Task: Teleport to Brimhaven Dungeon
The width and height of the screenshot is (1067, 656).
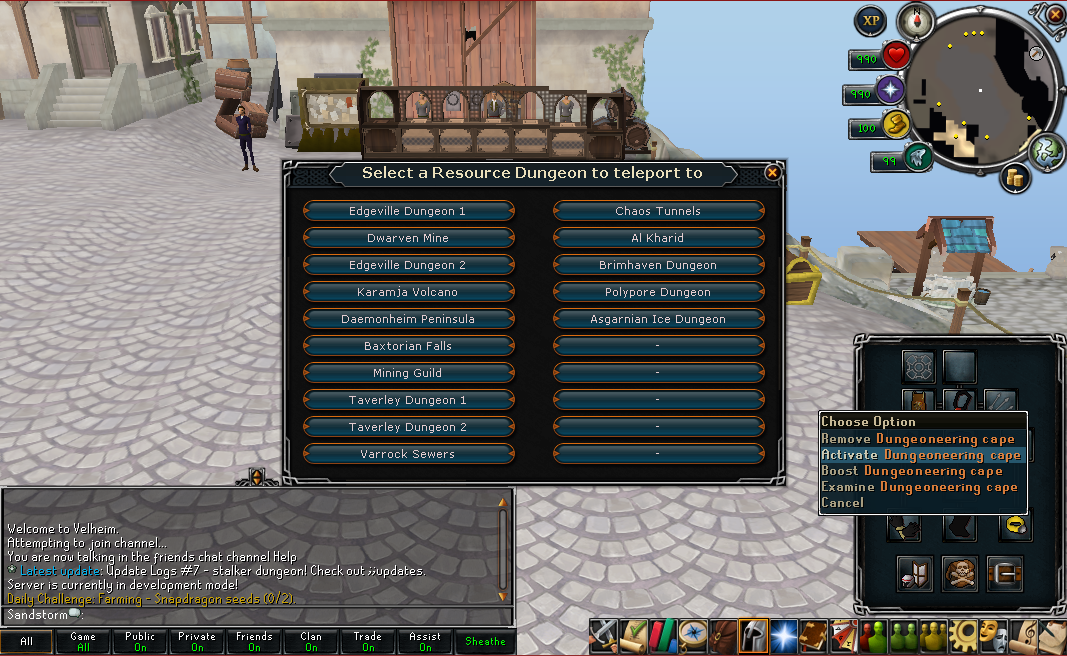Action: tap(658, 265)
